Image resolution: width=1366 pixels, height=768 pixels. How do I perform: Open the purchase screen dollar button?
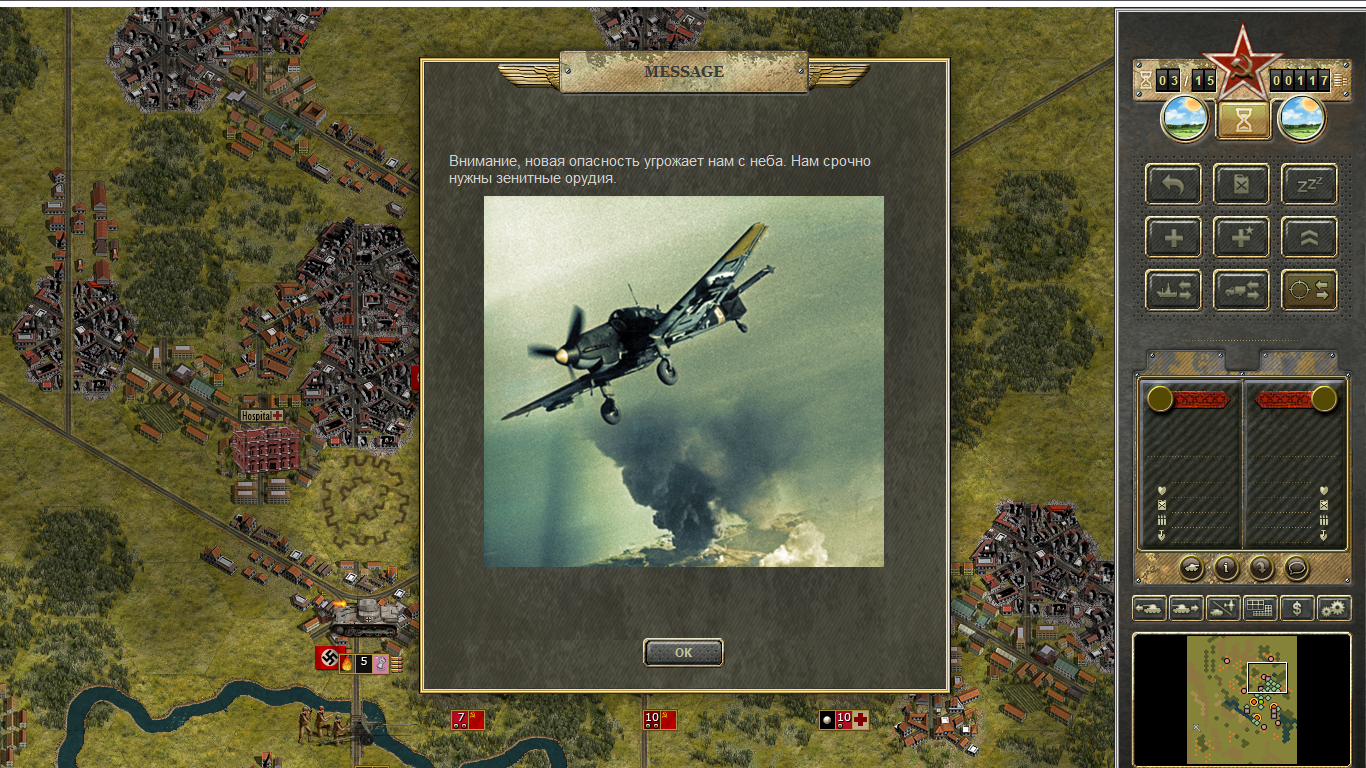(1297, 607)
